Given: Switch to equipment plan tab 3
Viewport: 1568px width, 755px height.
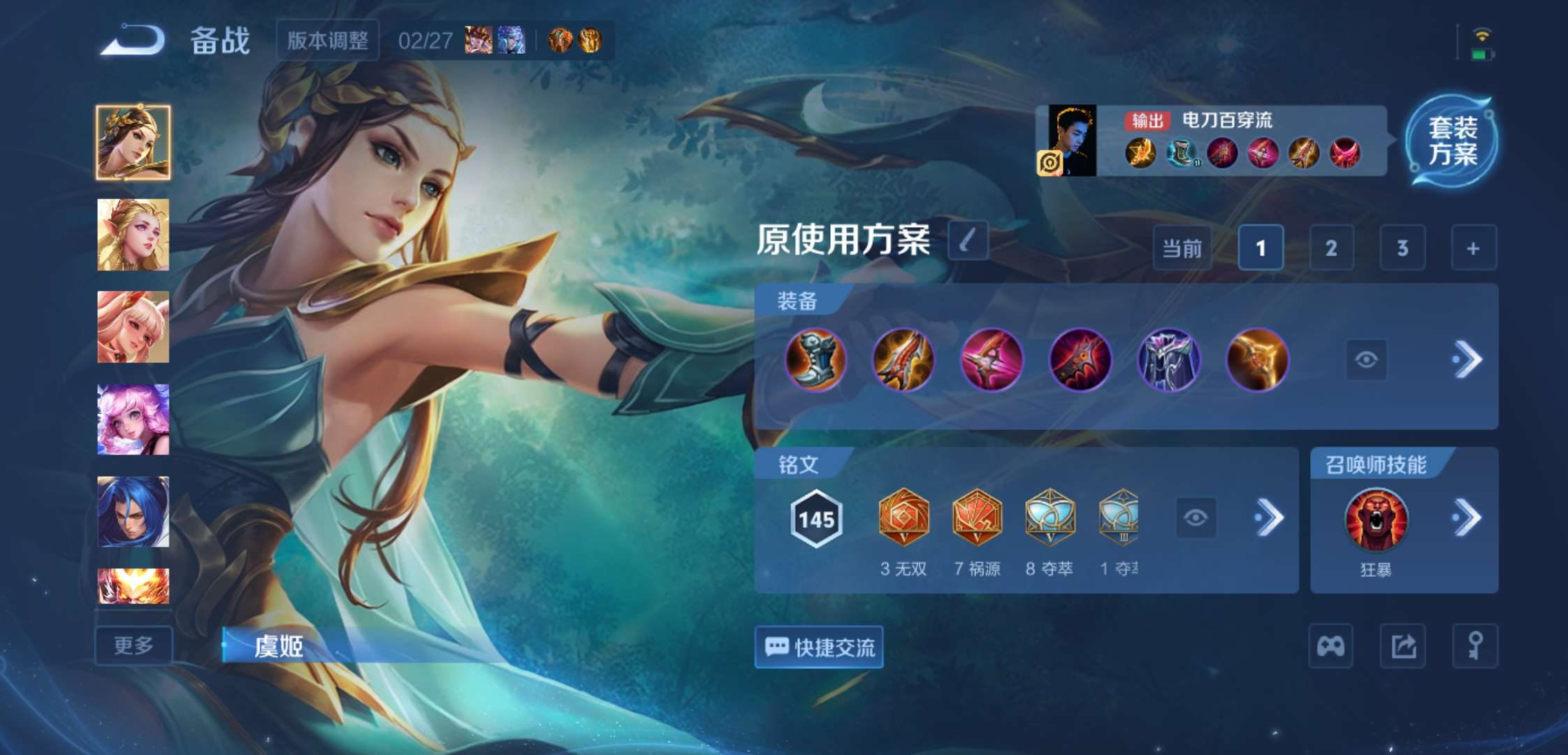Looking at the screenshot, I should pos(1402,248).
